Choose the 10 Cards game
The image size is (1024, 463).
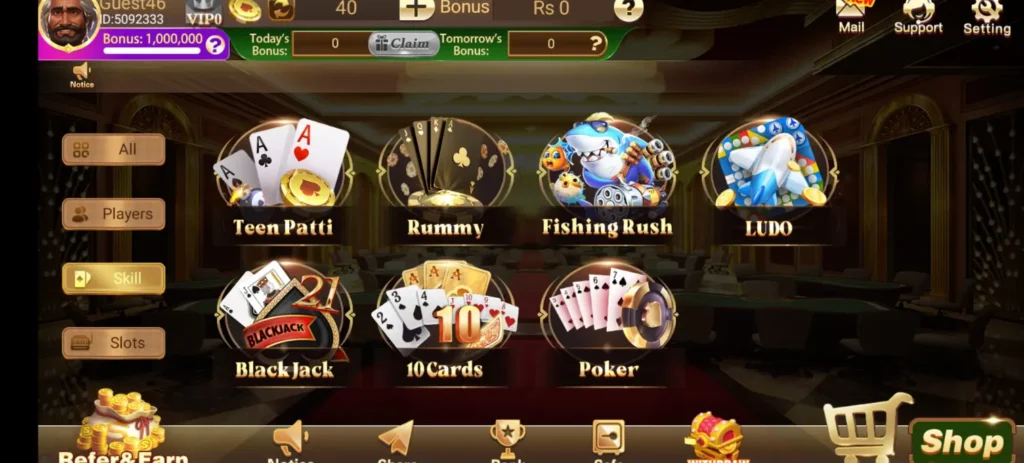(445, 318)
